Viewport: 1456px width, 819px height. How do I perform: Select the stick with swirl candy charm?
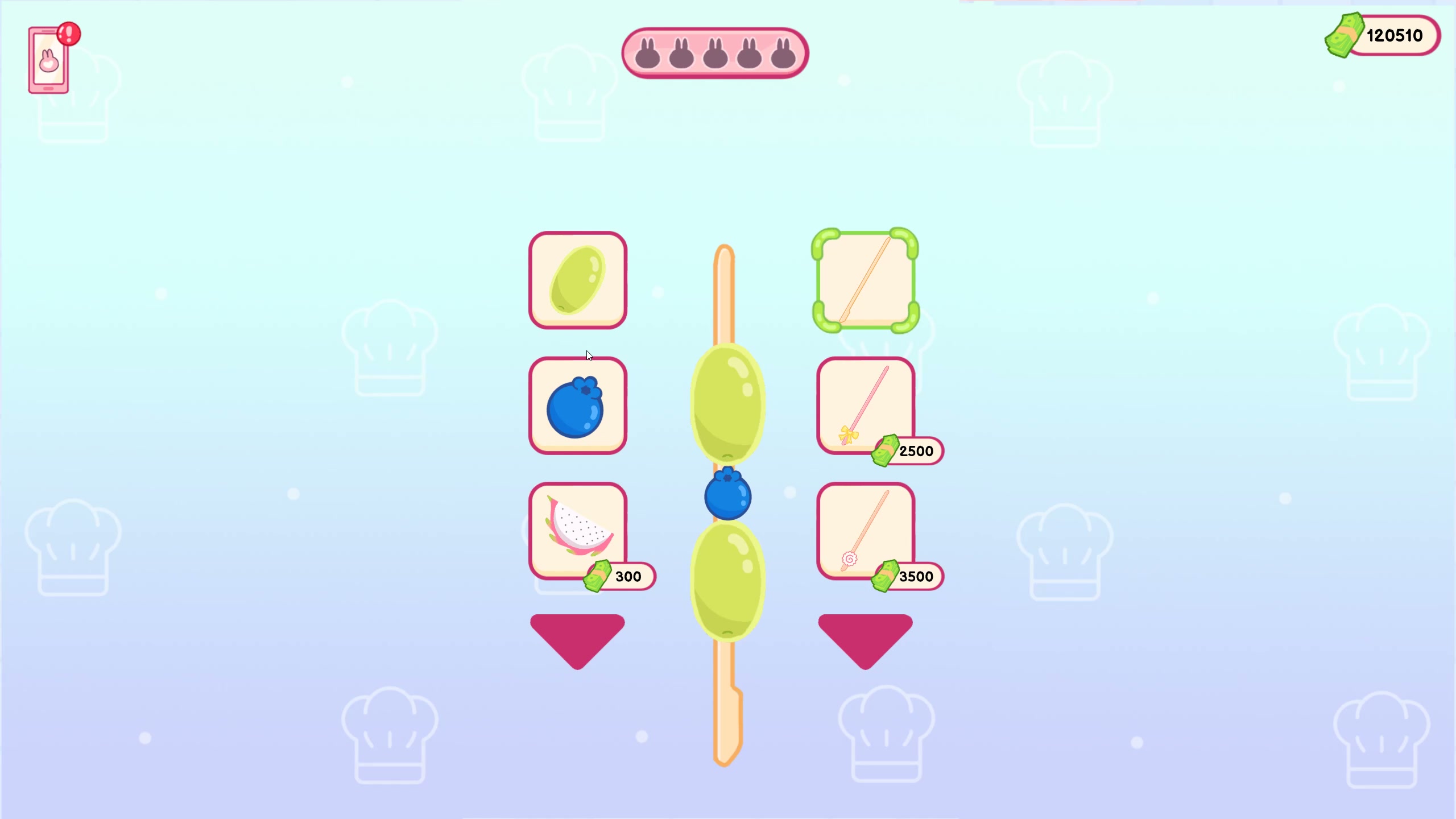[866, 530]
